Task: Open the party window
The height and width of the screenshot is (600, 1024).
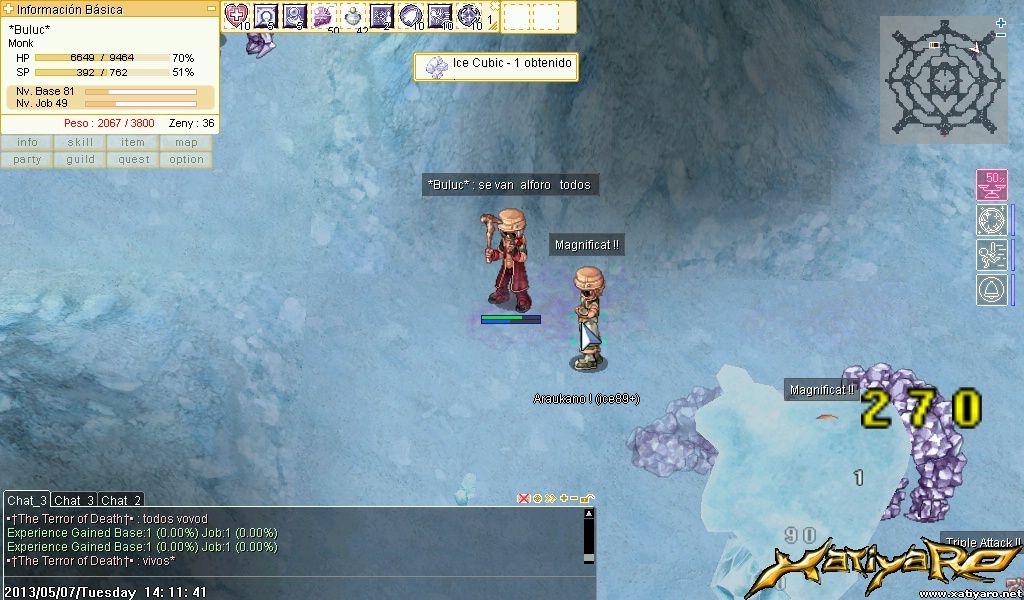Action: (x=27, y=159)
